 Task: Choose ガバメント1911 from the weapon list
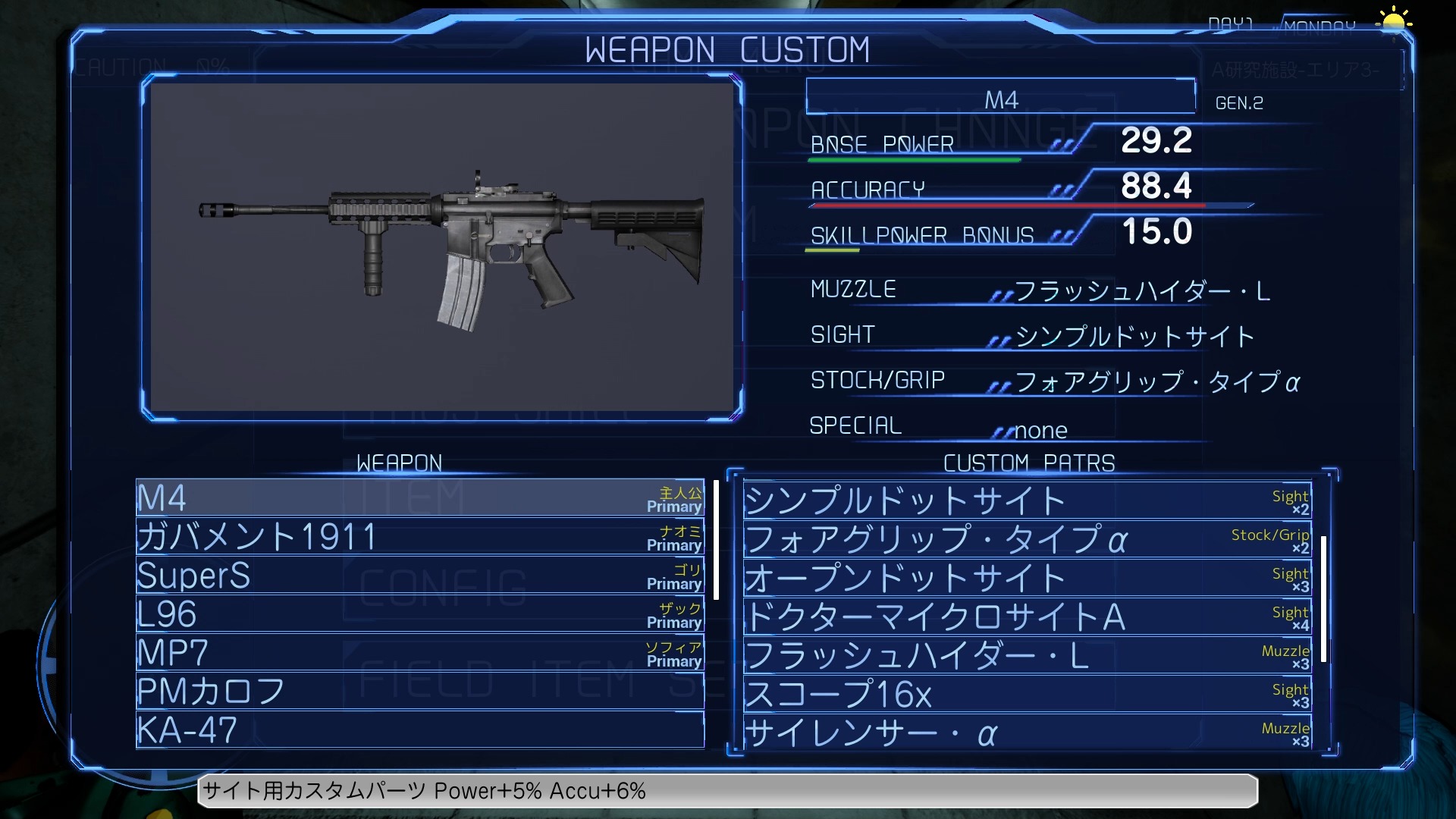click(419, 537)
